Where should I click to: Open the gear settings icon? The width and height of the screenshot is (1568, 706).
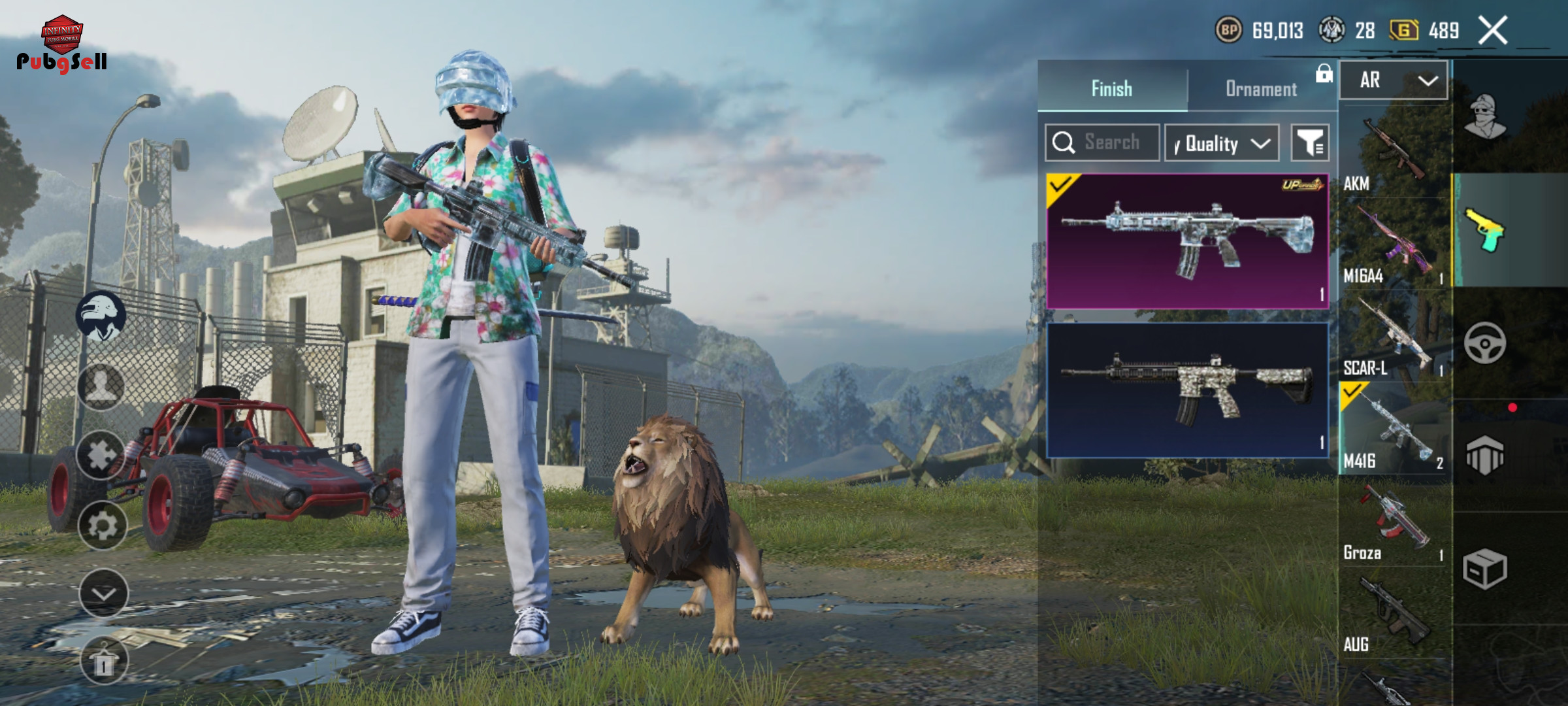click(103, 525)
